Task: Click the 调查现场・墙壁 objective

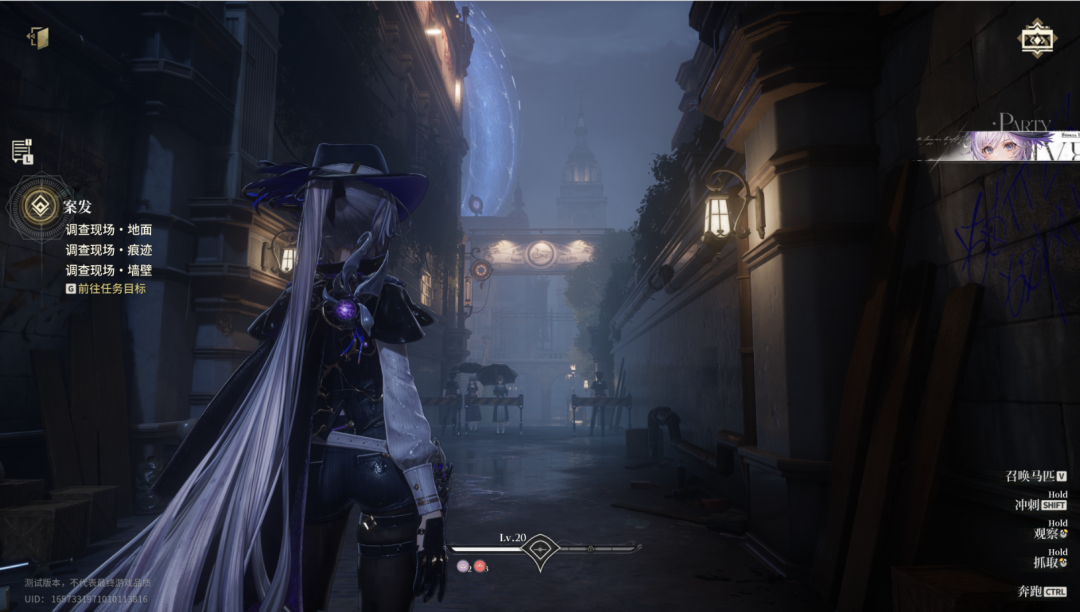Action: click(x=108, y=270)
